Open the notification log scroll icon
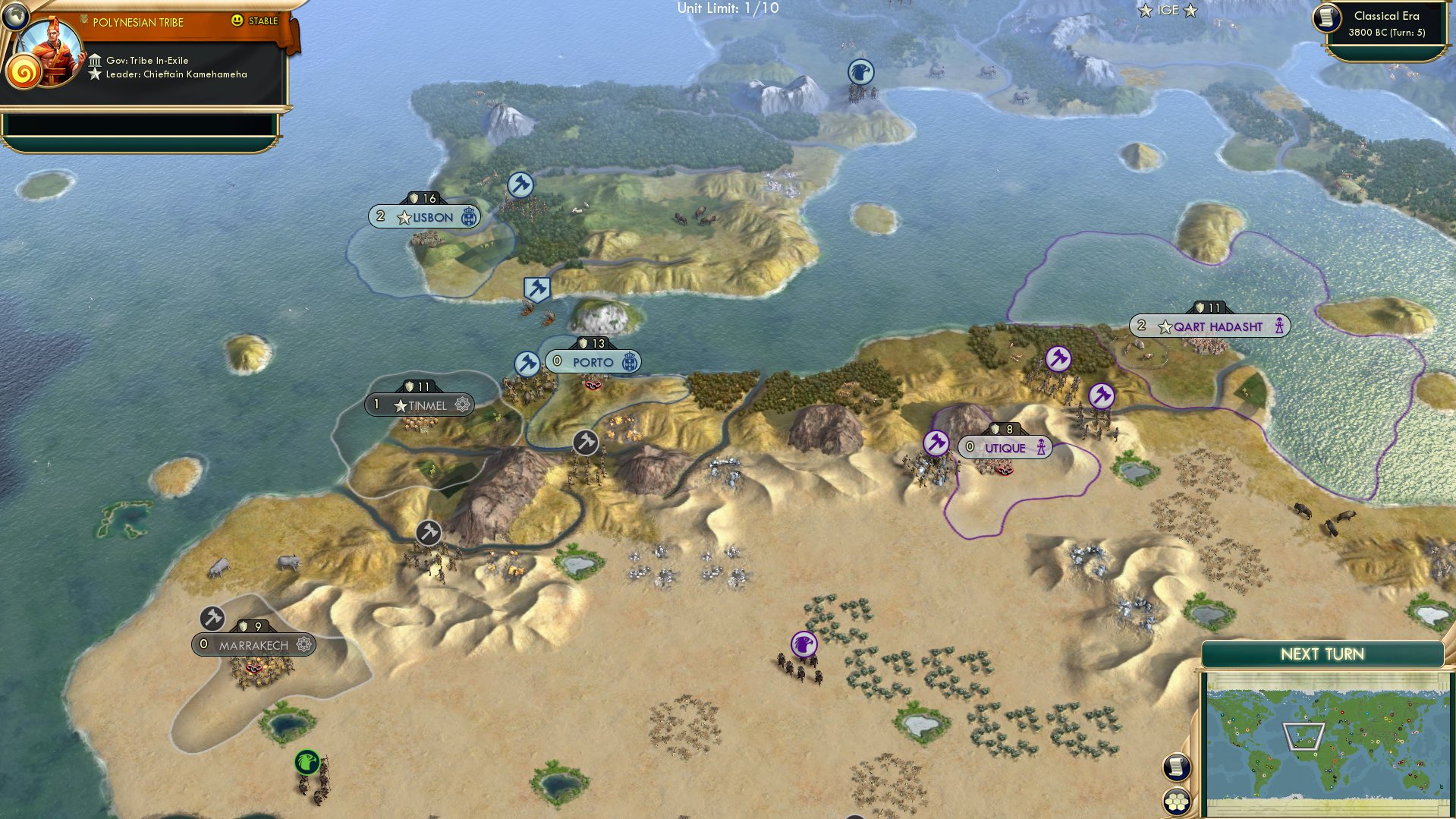 [x=1175, y=768]
